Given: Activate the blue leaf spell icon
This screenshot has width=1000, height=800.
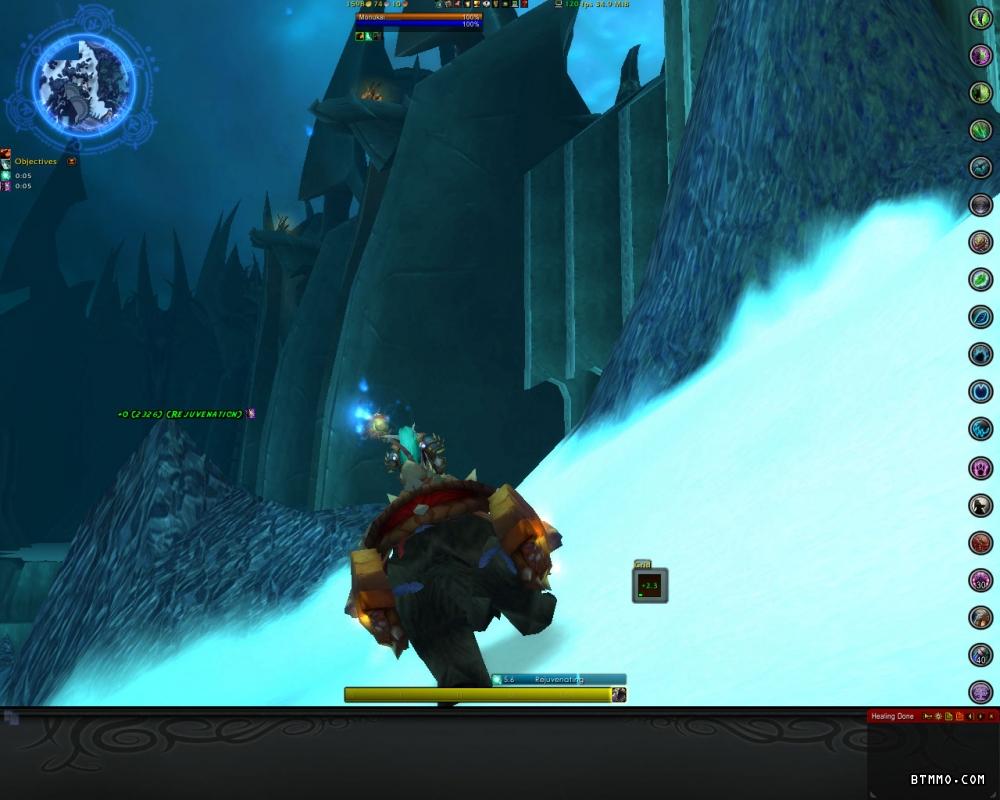Looking at the screenshot, I should click(981, 317).
